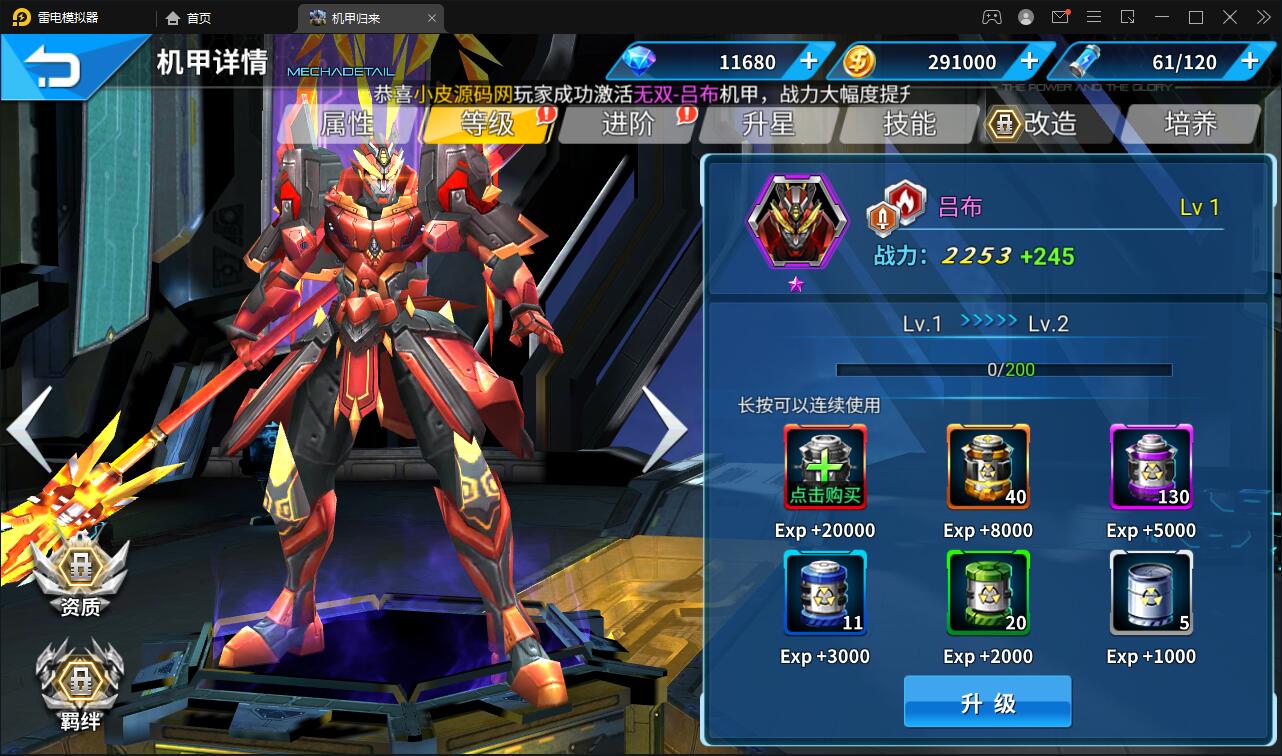The image size is (1282, 756).
Task: Show the 技能 tab
Action: click(x=909, y=123)
